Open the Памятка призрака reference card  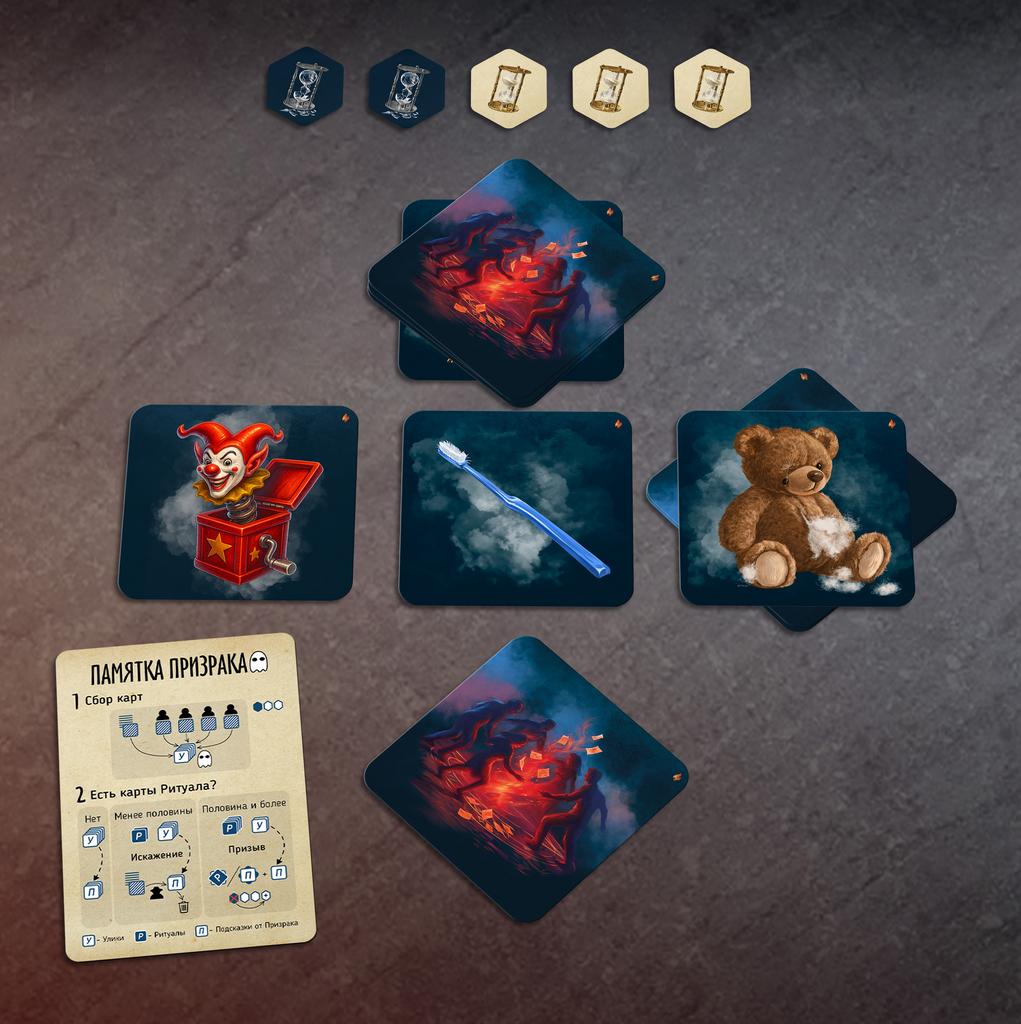[x=185, y=796]
